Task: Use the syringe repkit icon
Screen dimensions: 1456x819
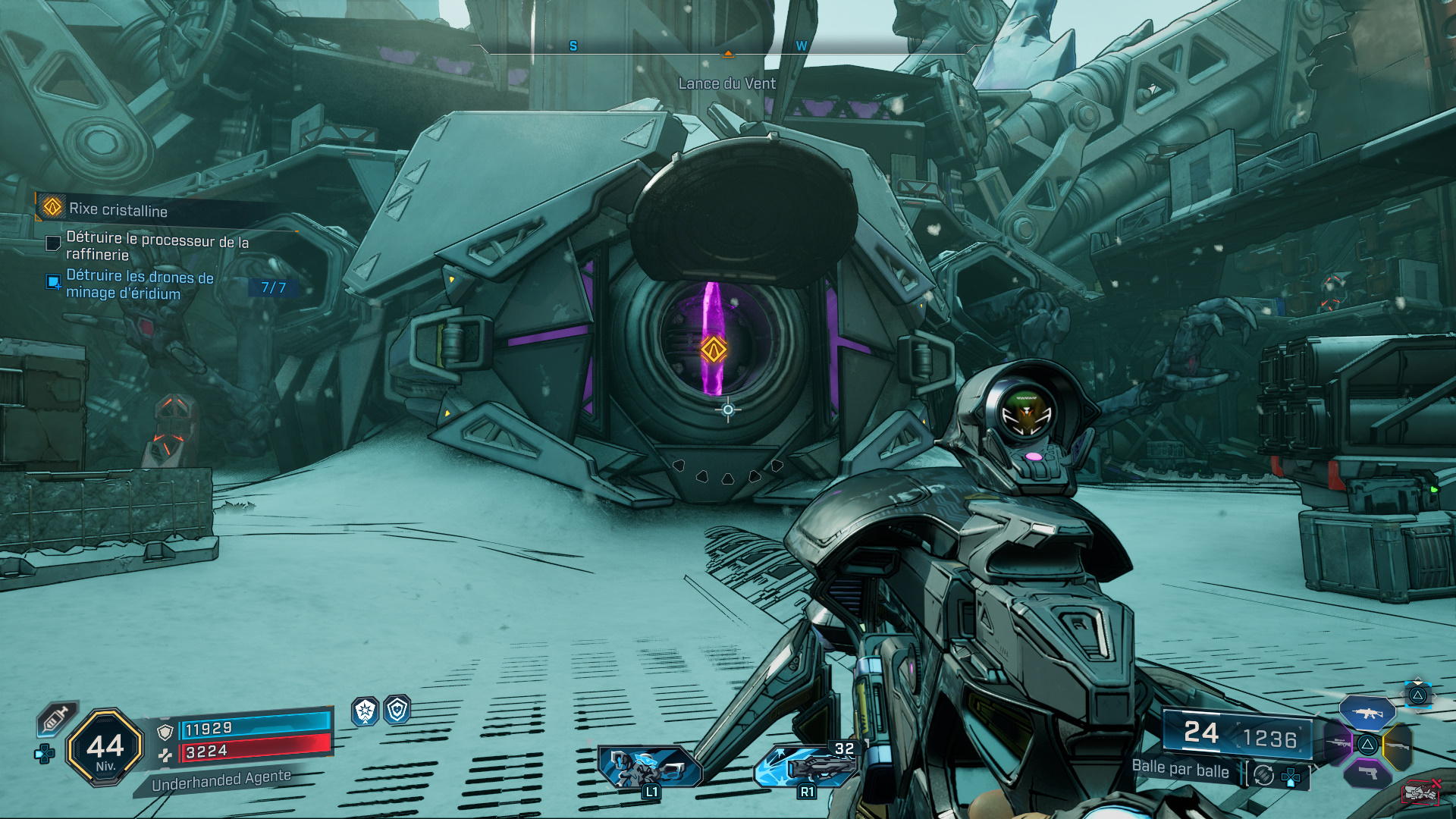Action: click(56, 718)
